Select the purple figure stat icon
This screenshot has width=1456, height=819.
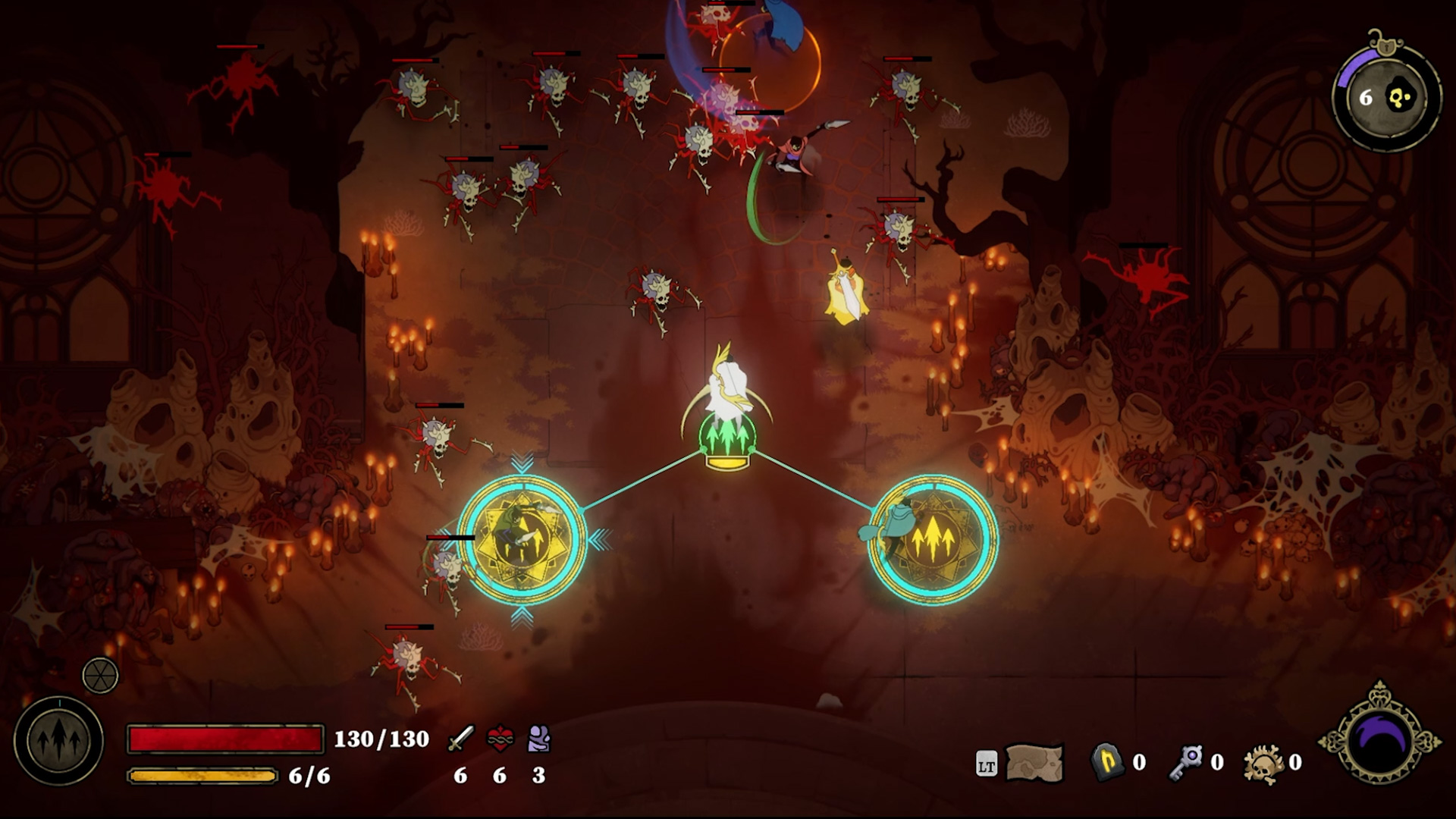[538, 739]
